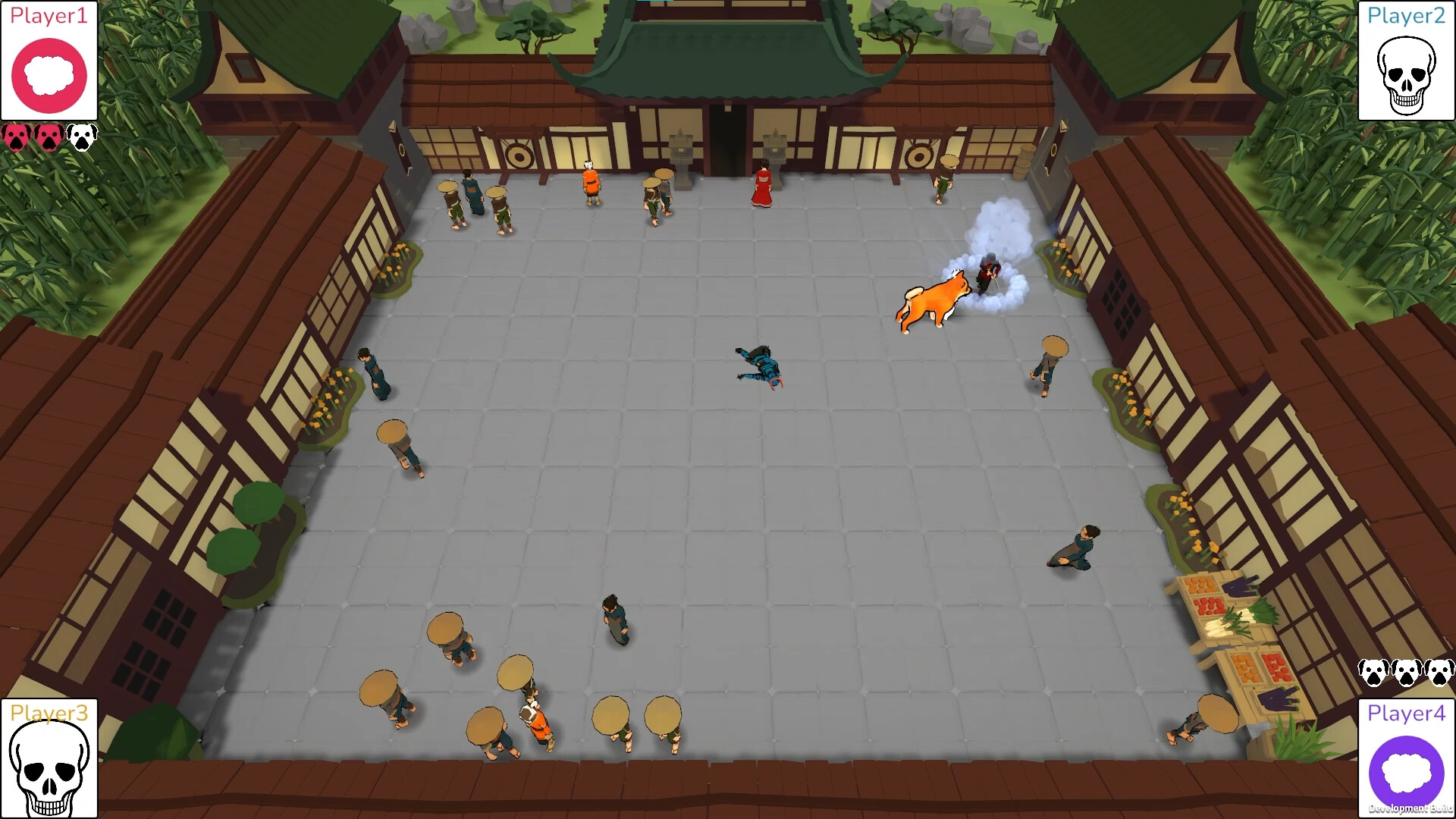Click the Player2 skull icon
Viewport: 1456px width, 819px height.
[1405, 74]
